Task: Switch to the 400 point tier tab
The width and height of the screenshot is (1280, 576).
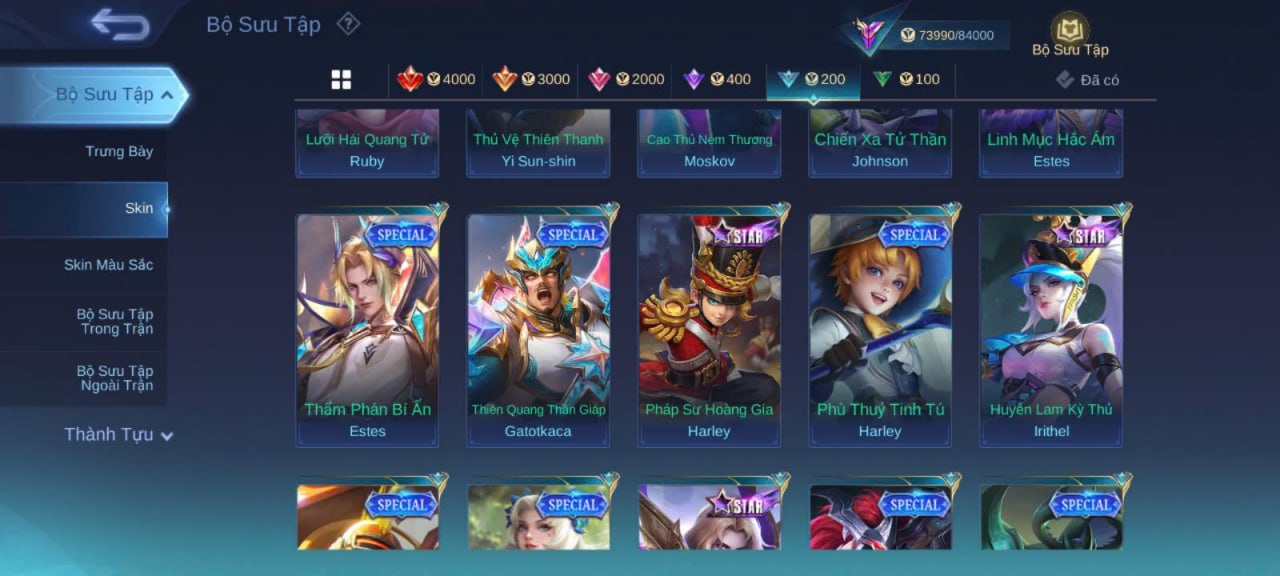Action: tap(717, 80)
